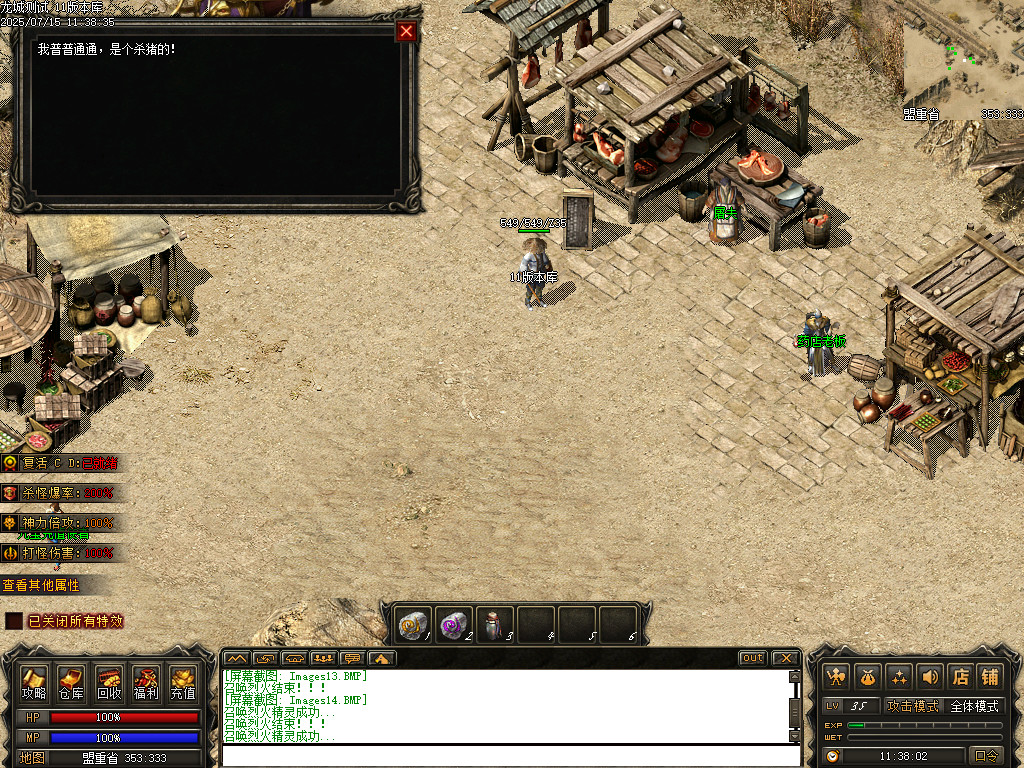Screen dimensions: 1024x768
Task: Open the bag inventory icon
Action: click(x=868, y=677)
